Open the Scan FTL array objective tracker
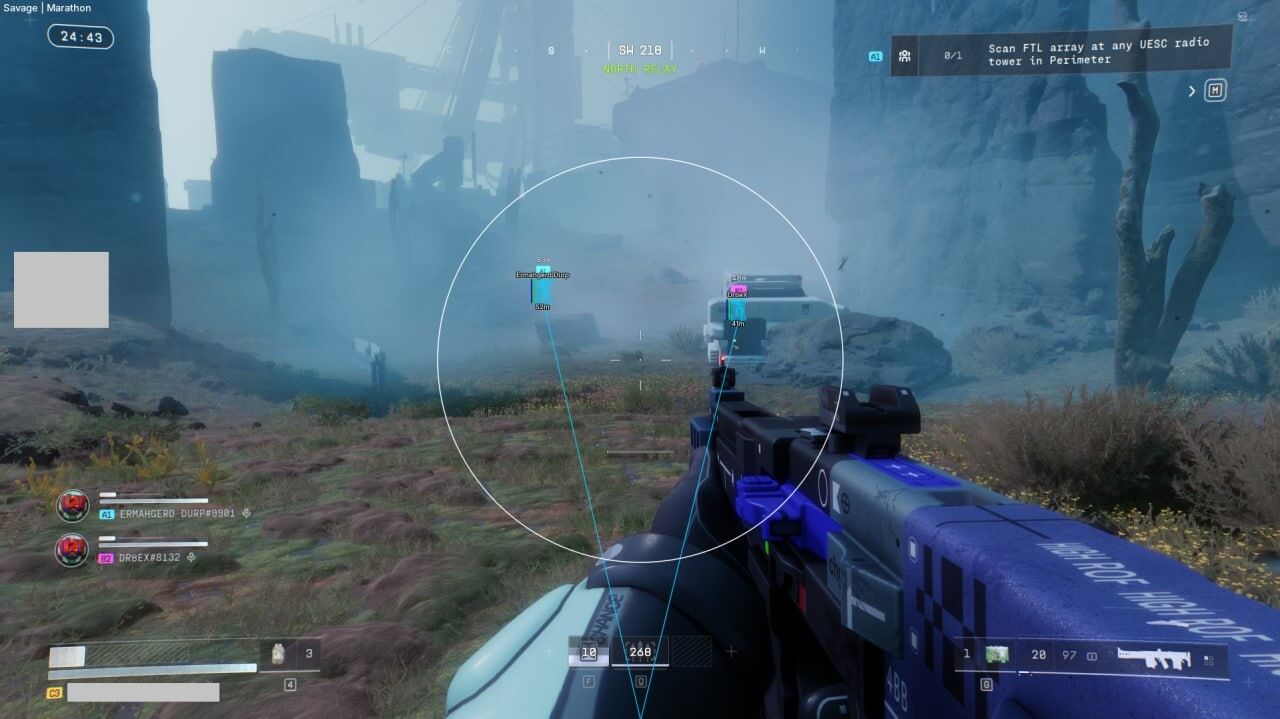The height and width of the screenshot is (719, 1280). (1098, 53)
